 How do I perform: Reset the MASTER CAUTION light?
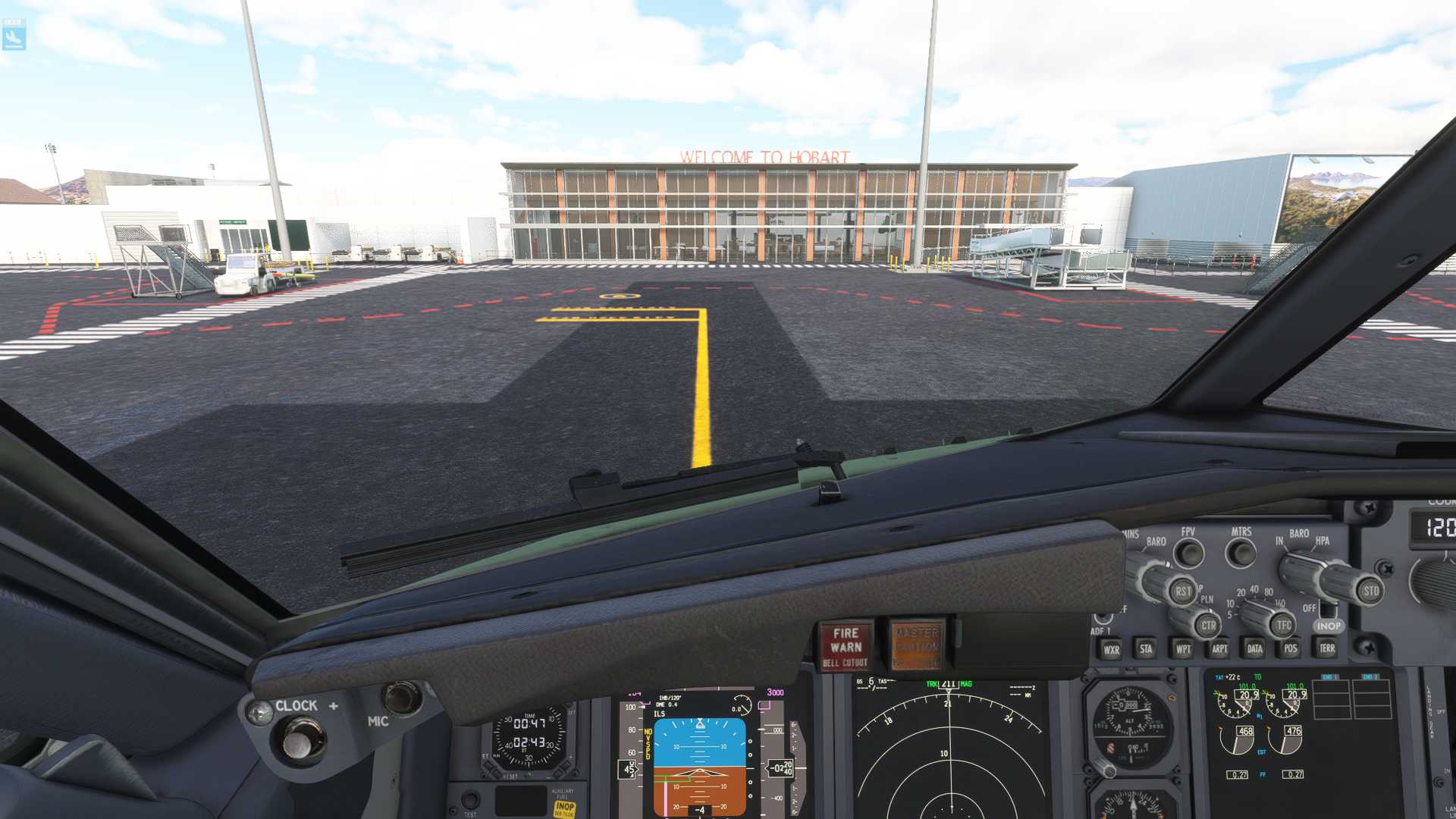click(x=916, y=647)
